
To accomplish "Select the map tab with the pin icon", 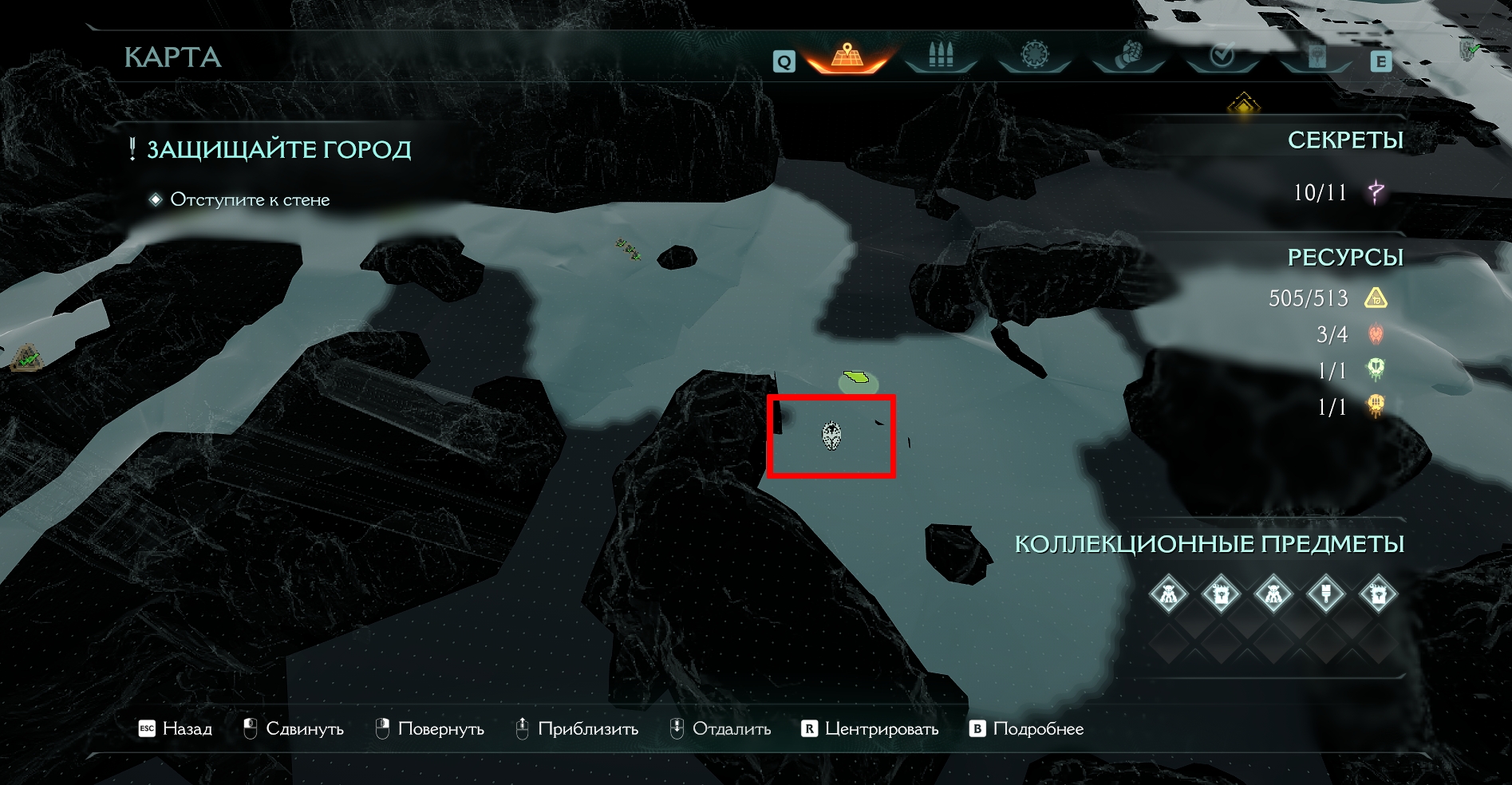I will [x=847, y=57].
